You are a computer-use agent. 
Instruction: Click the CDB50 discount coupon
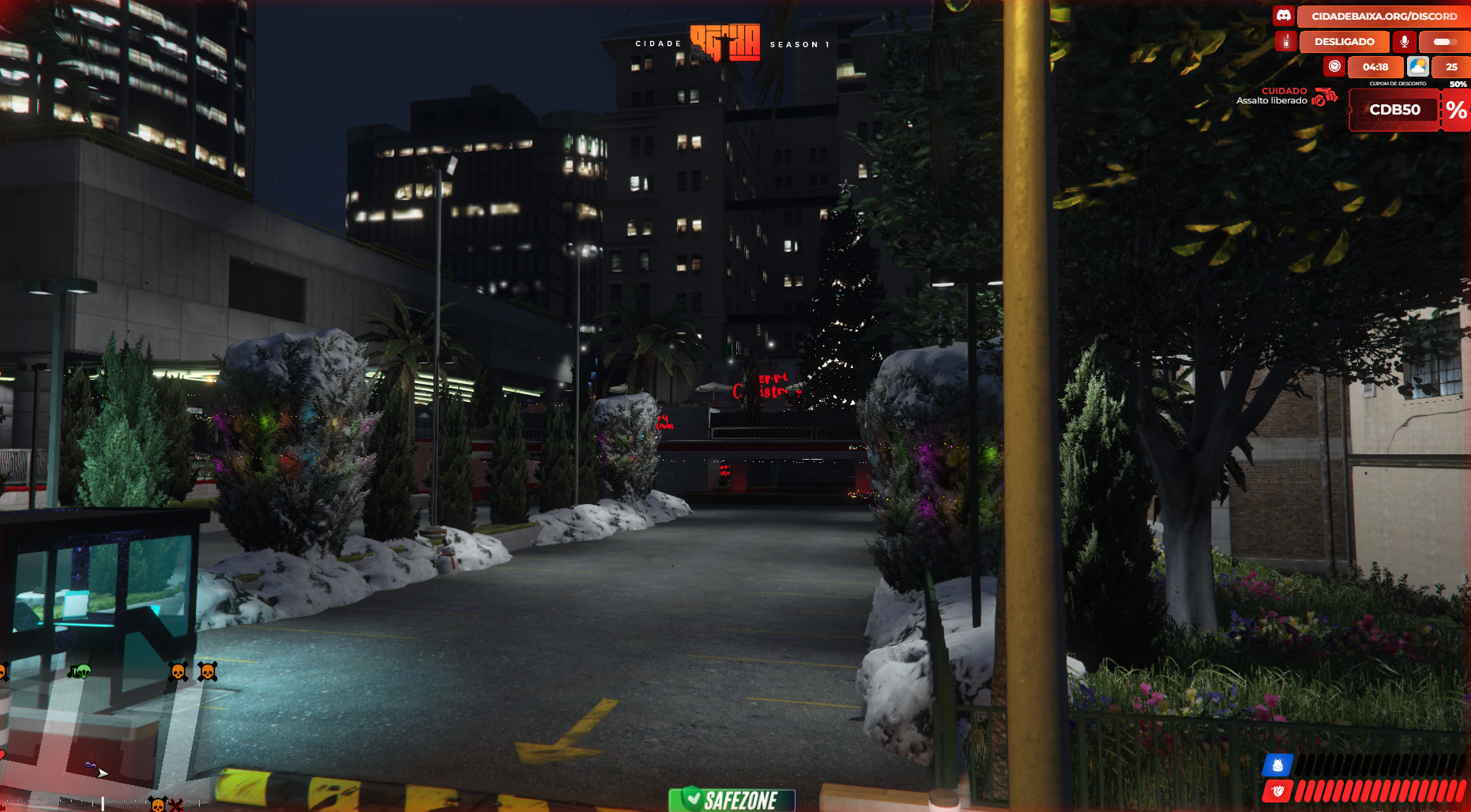1394,110
